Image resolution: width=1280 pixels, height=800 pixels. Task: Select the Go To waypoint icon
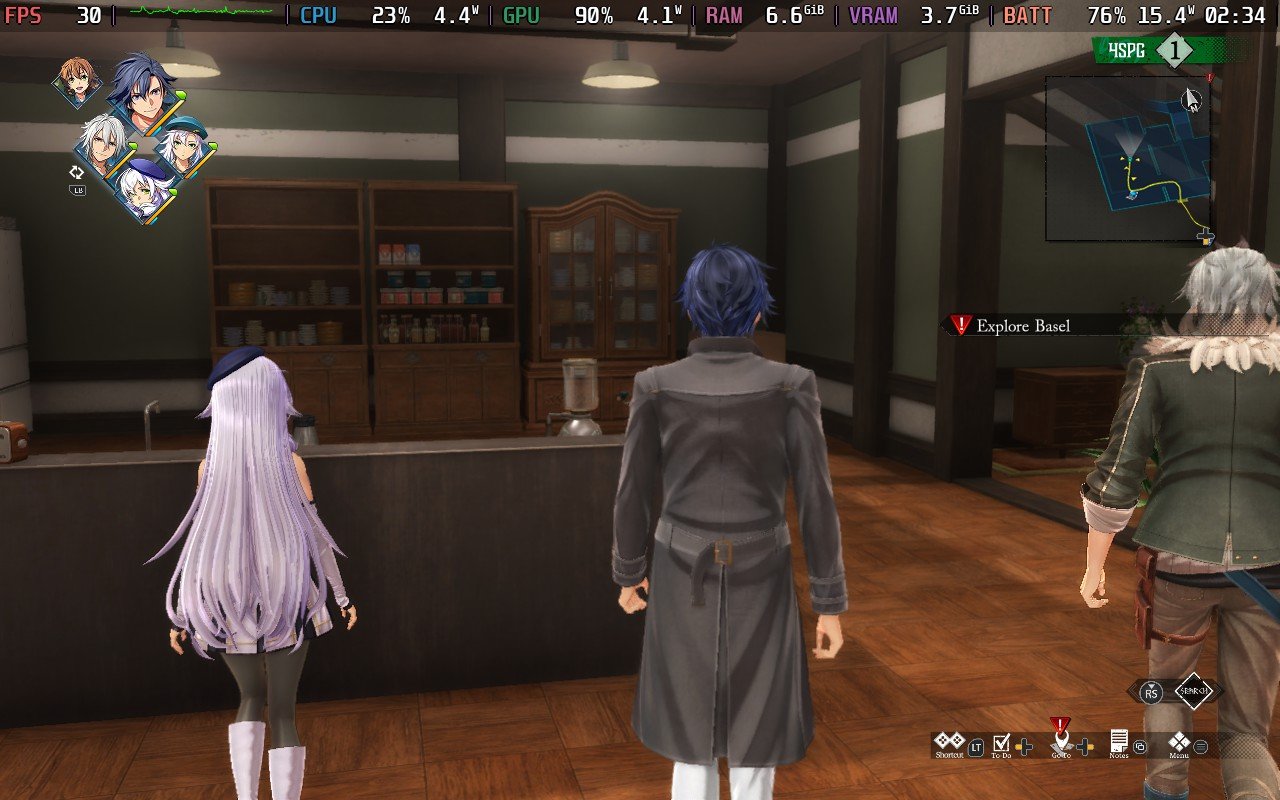pyautogui.click(x=1061, y=740)
